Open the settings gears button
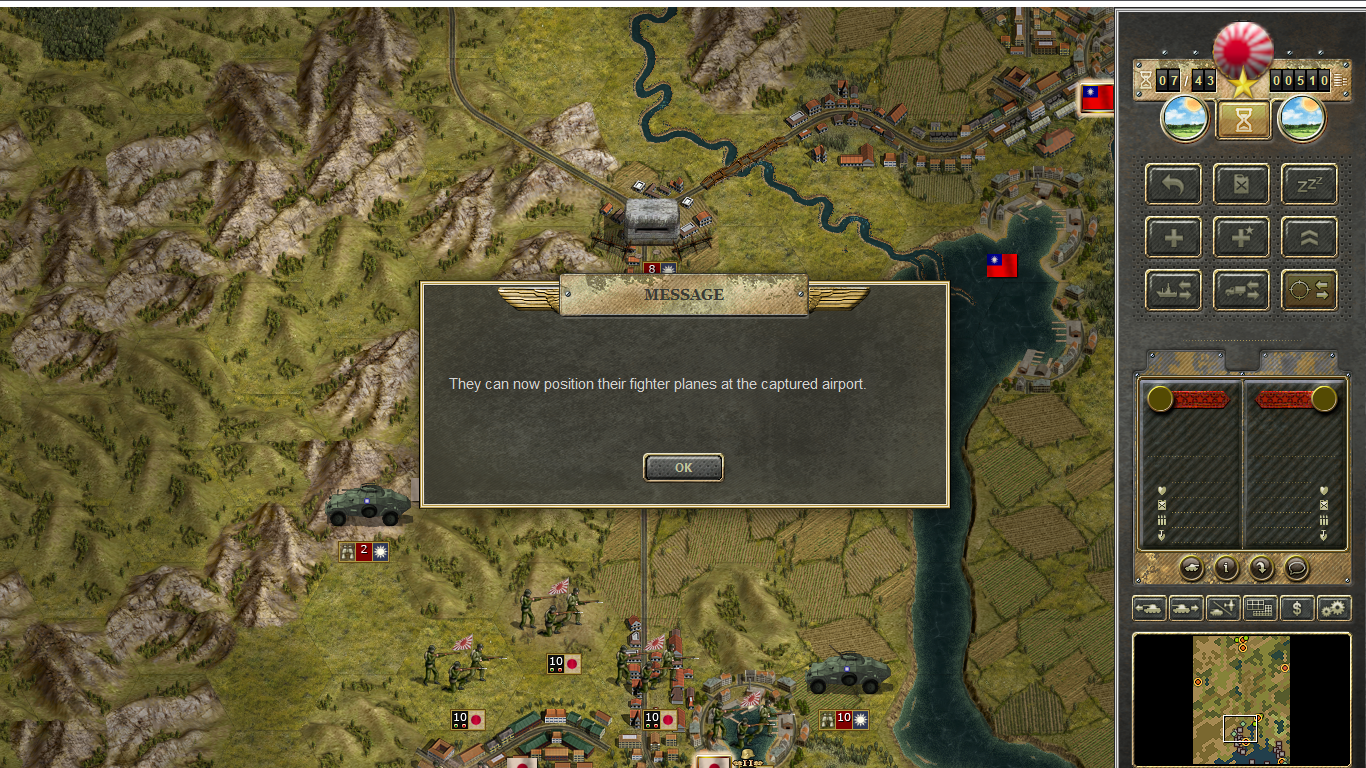The height and width of the screenshot is (768, 1366). click(1334, 607)
